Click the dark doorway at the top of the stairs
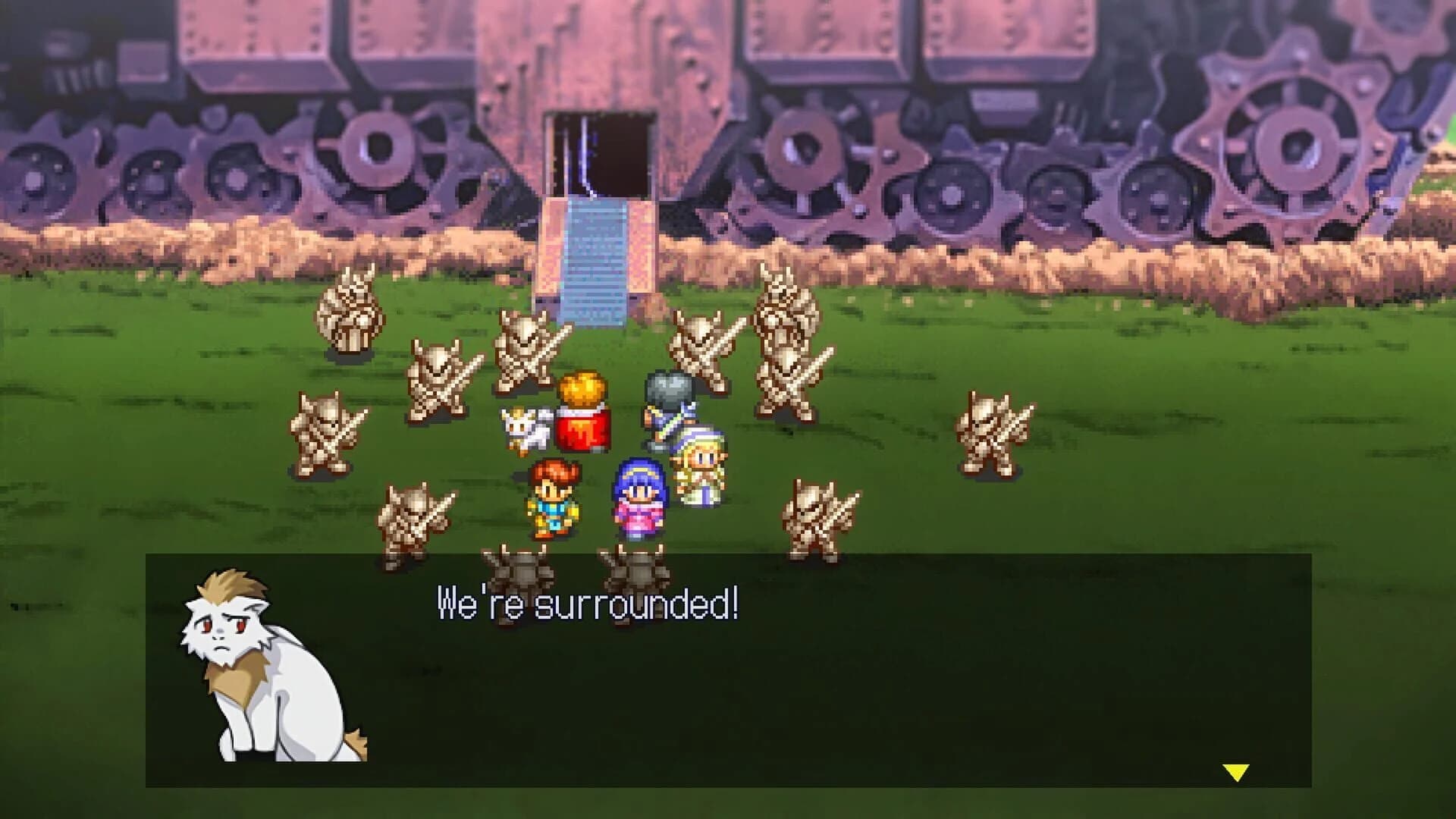This screenshot has width=1456, height=819. point(599,152)
